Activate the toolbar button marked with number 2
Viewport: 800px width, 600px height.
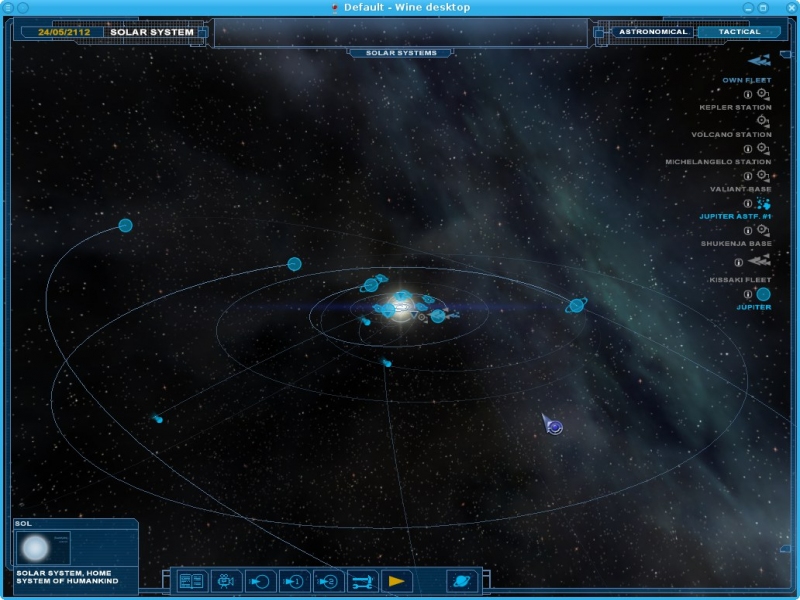pos(328,580)
